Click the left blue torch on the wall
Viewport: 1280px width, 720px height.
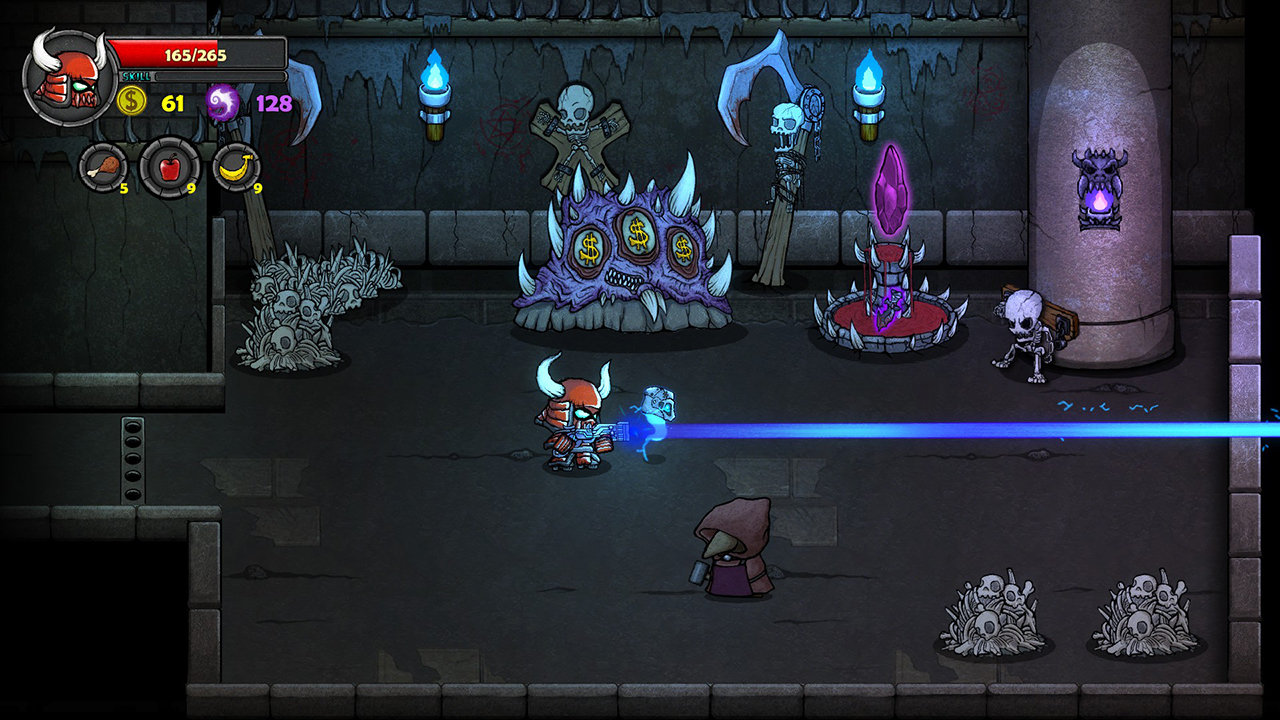click(437, 85)
